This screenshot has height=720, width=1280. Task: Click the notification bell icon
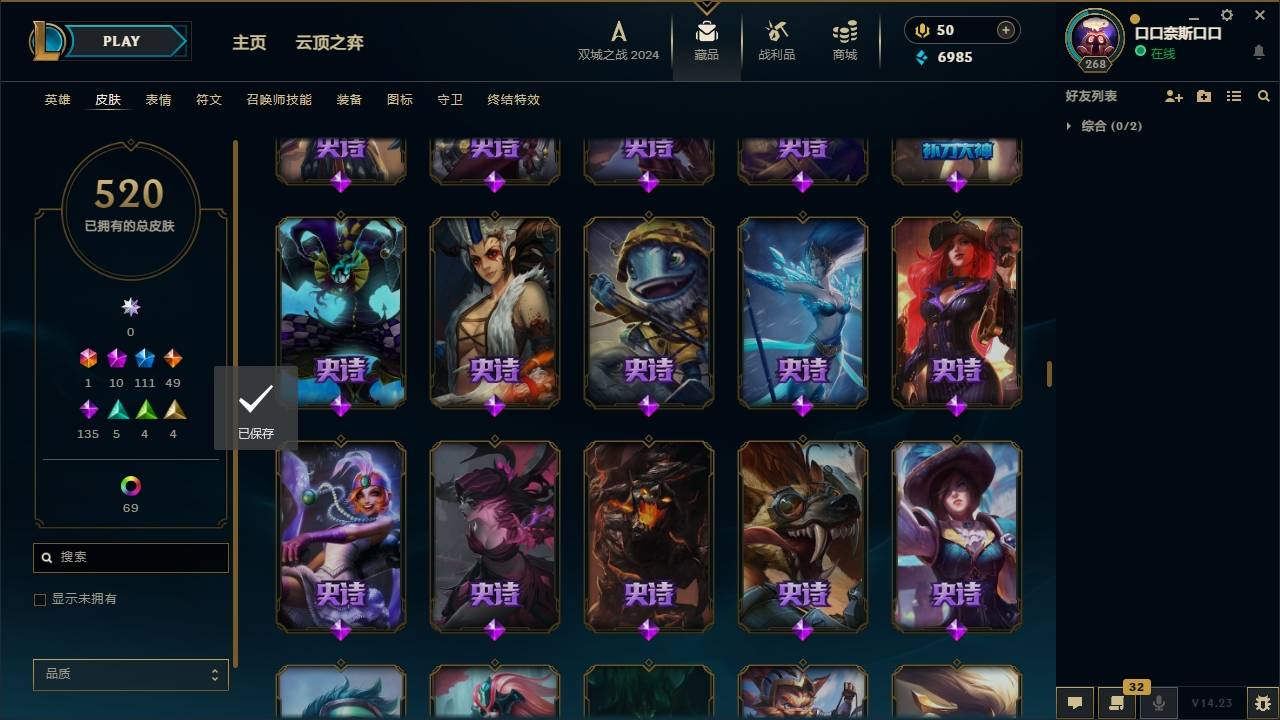pos(1258,53)
